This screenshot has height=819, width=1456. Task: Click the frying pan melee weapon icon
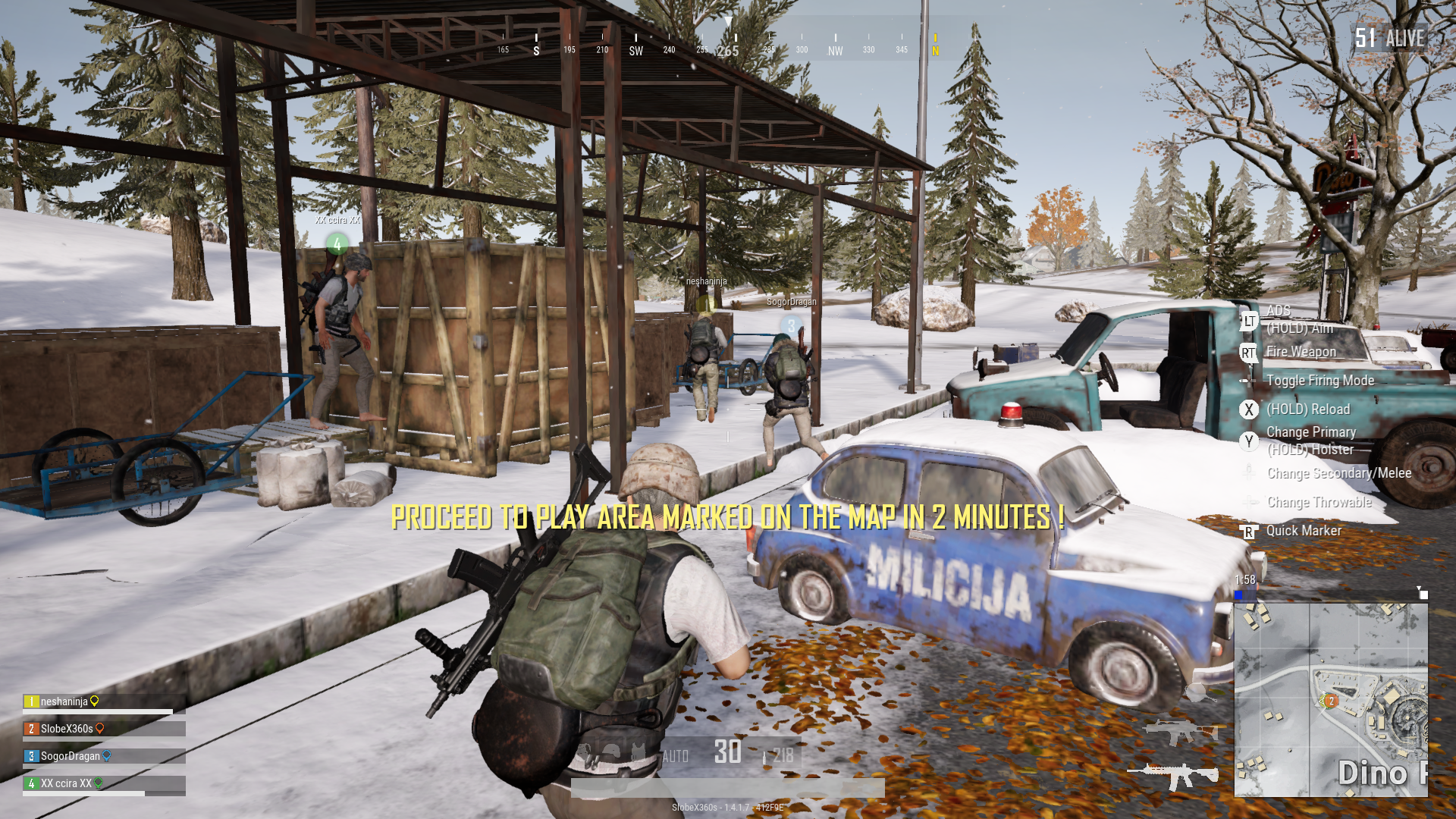1197,692
